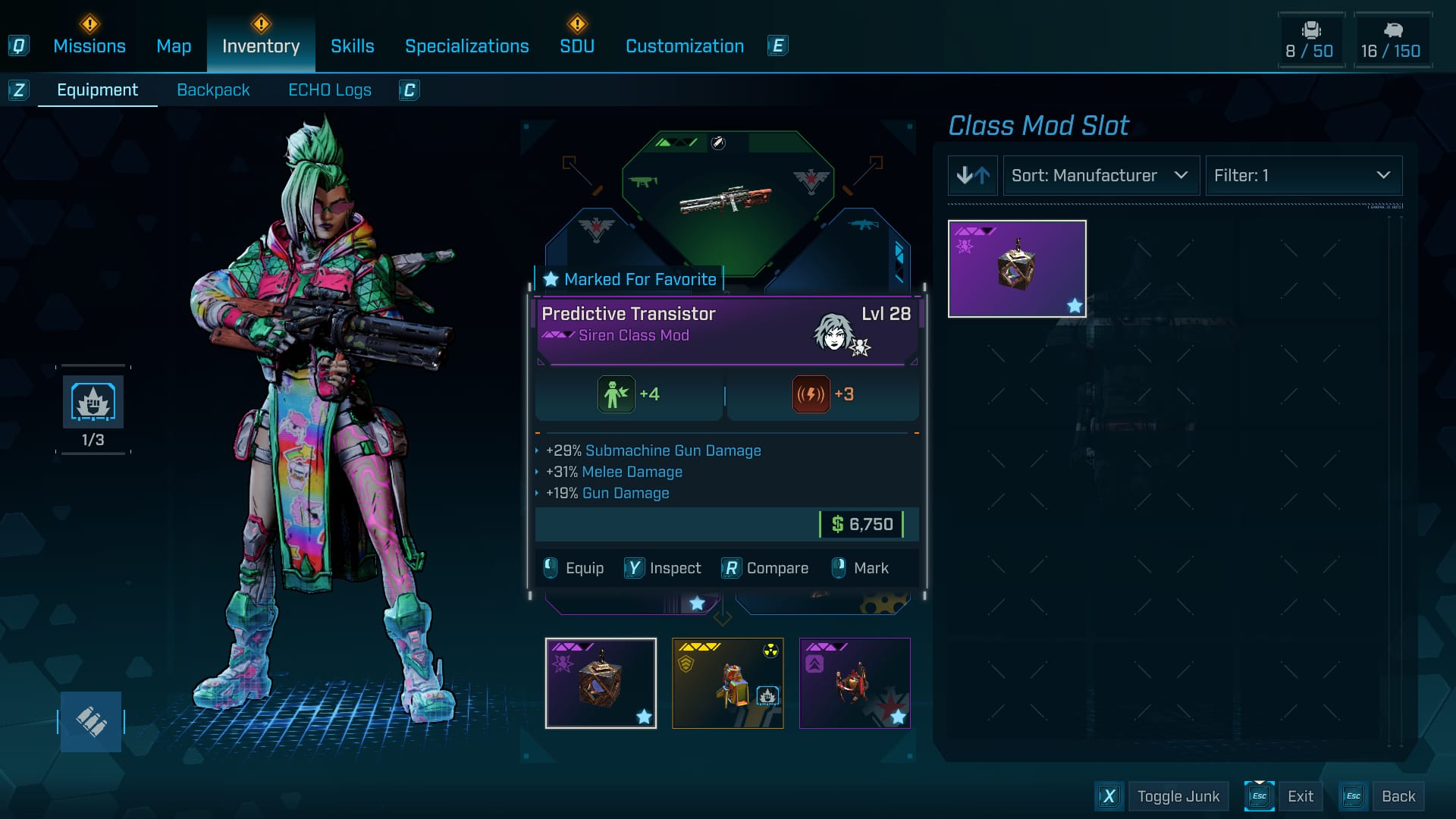Image resolution: width=1456 pixels, height=819 pixels.
Task: Select the SDU tab
Action: tap(577, 46)
